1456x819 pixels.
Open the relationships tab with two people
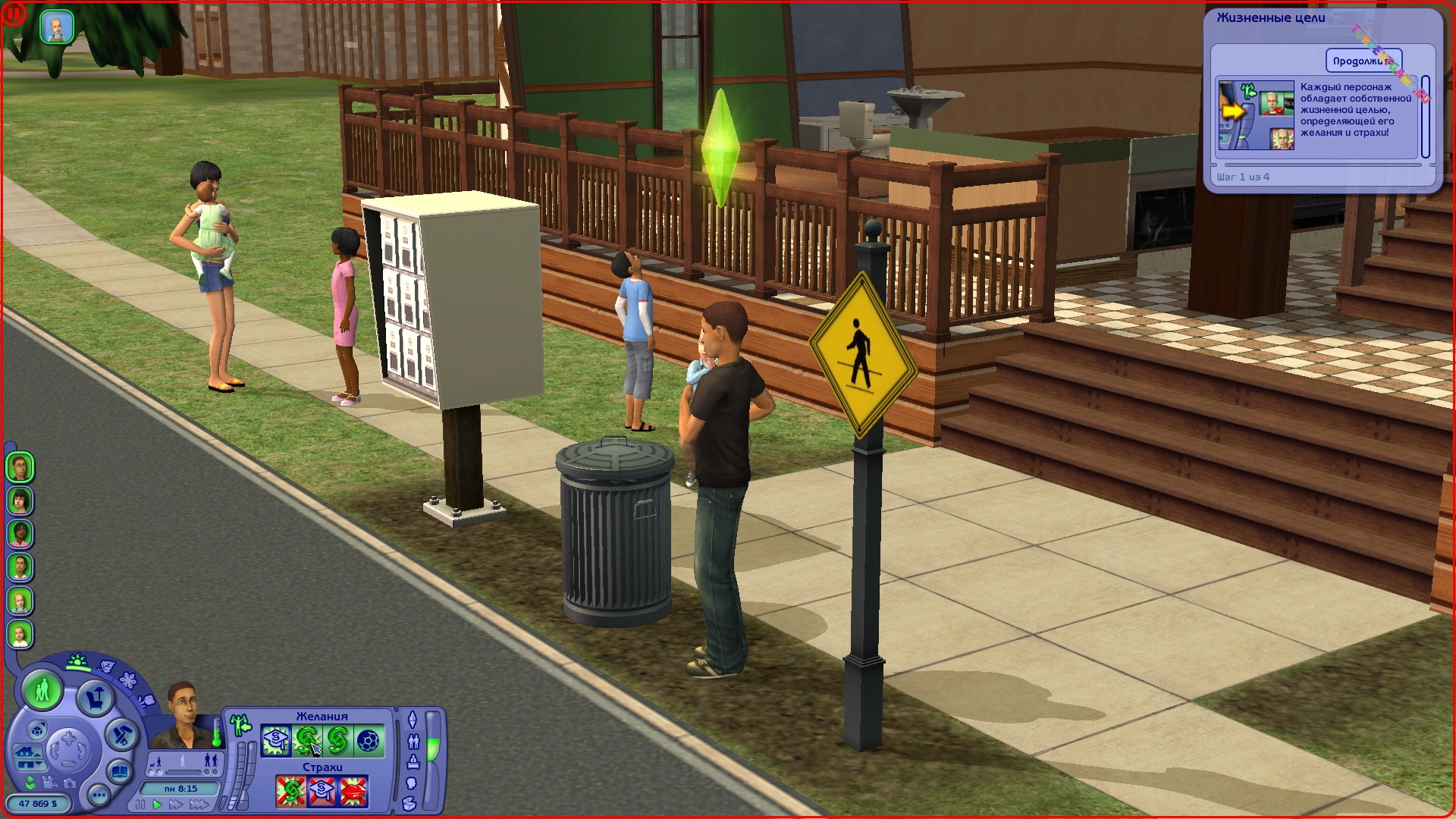coord(413,741)
